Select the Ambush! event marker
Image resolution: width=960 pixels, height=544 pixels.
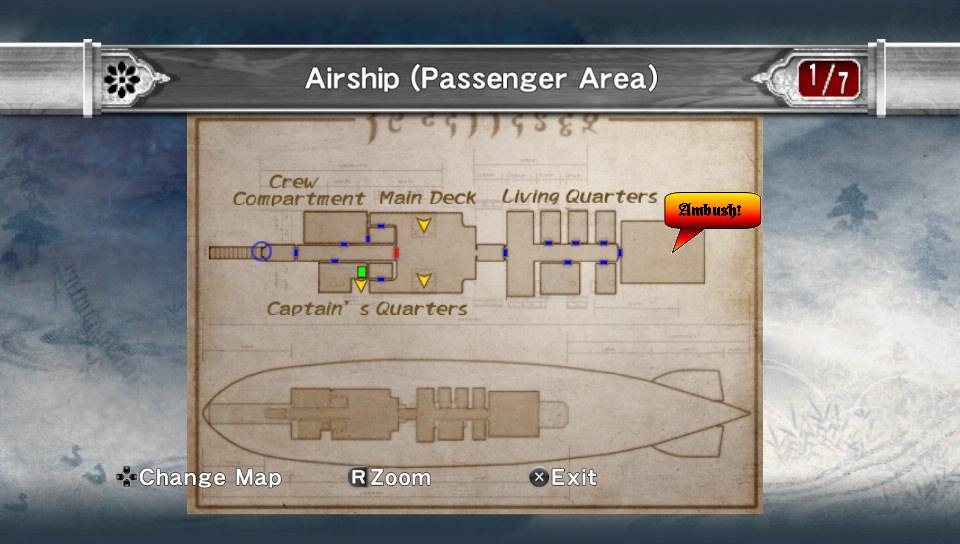click(712, 211)
